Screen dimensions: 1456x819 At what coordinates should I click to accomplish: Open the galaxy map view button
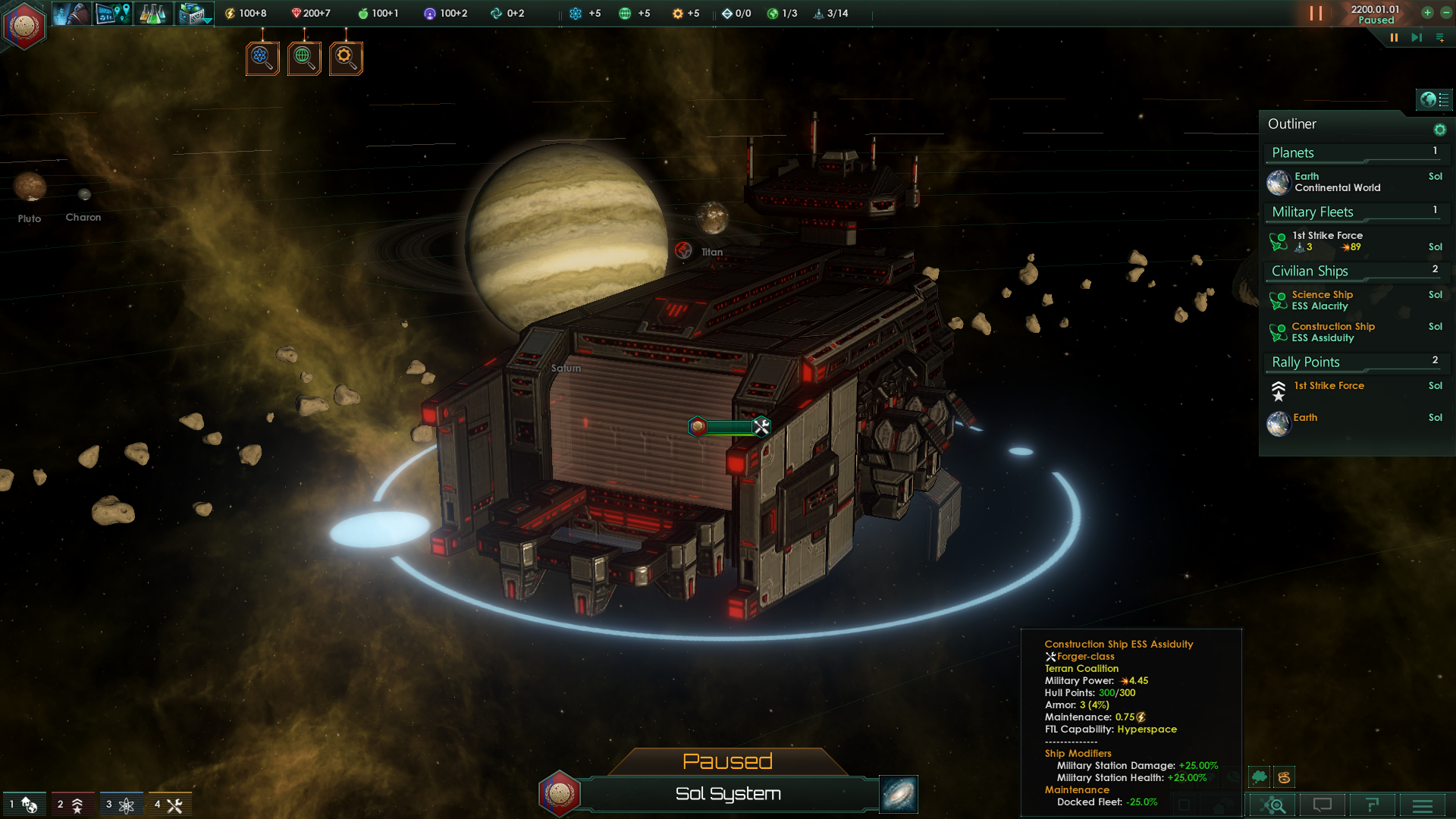tap(899, 794)
